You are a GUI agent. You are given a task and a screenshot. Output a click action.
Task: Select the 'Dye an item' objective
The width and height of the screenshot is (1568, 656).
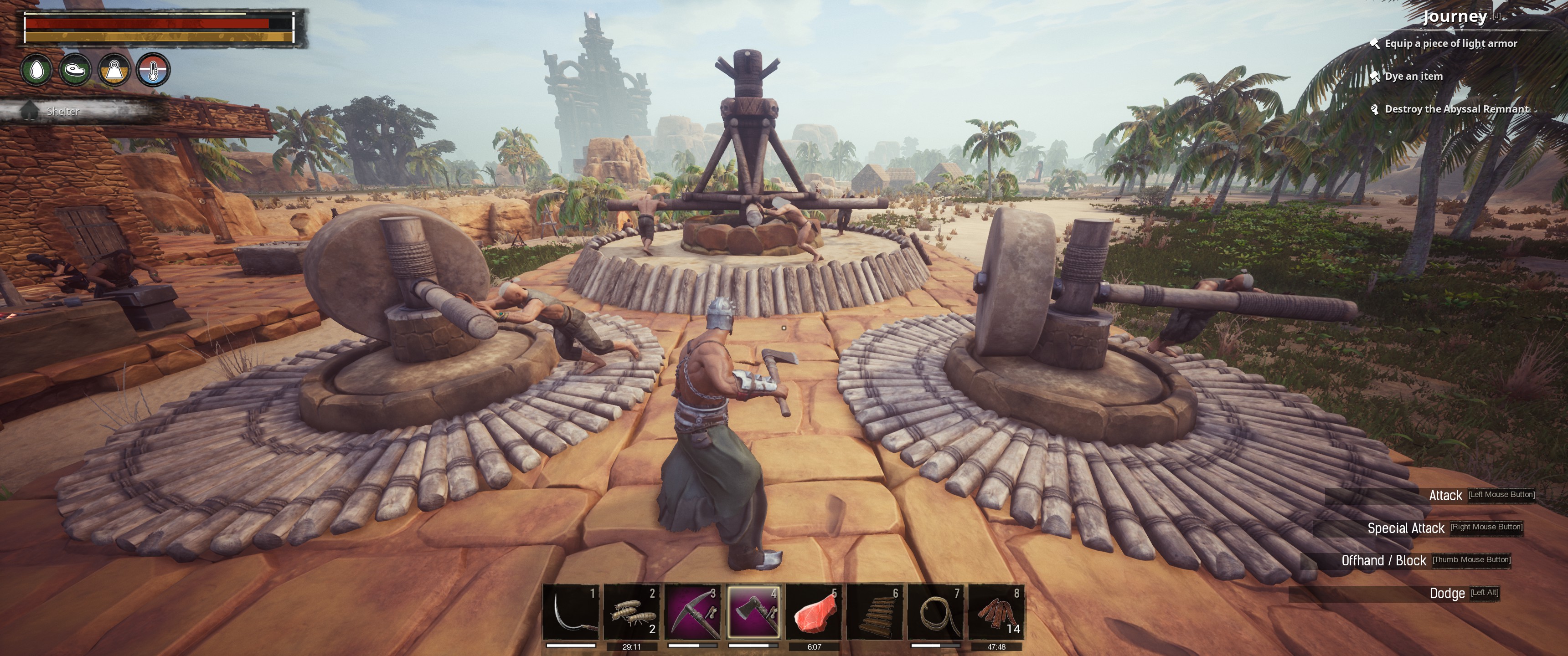pyautogui.click(x=1413, y=76)
